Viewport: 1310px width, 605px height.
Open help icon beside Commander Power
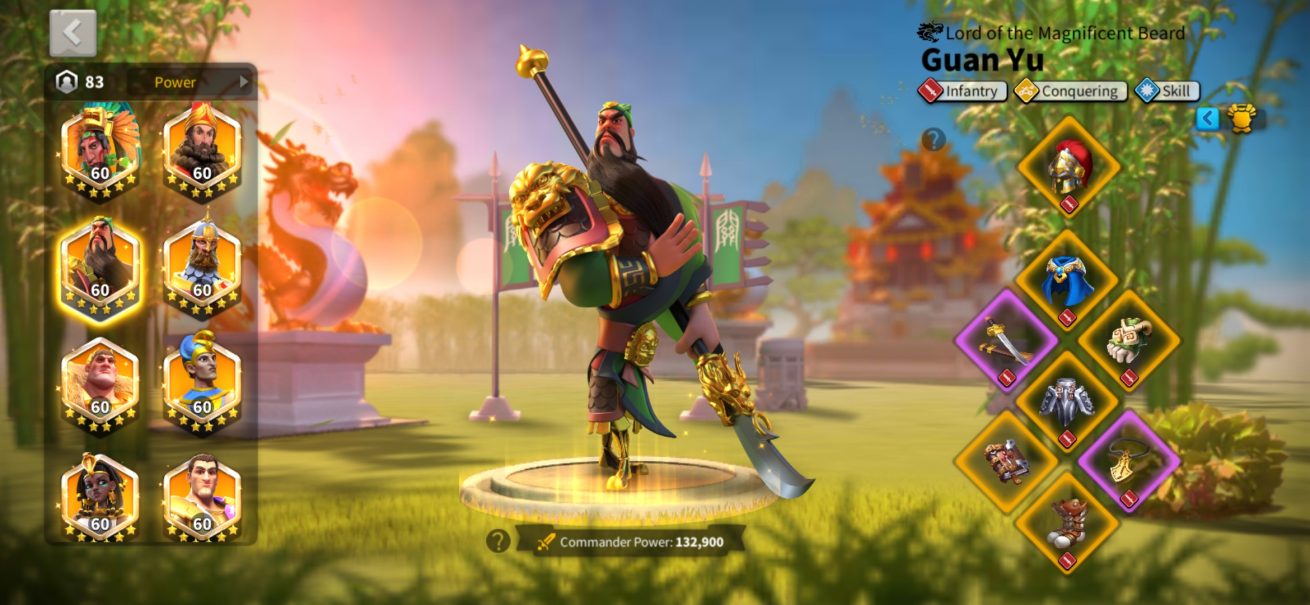click(498, 541)
